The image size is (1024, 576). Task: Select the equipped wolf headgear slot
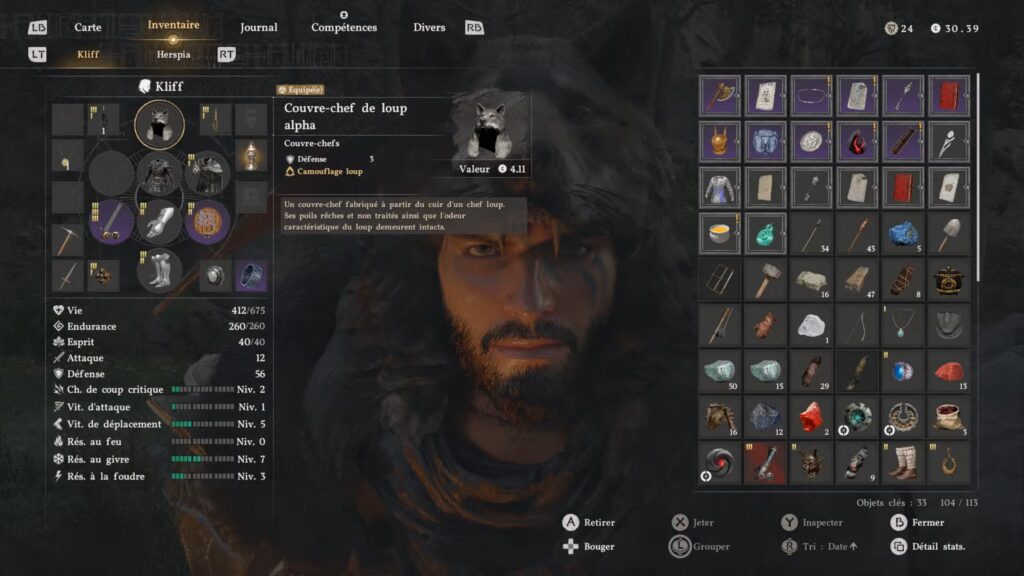click(x=159, y=124)
